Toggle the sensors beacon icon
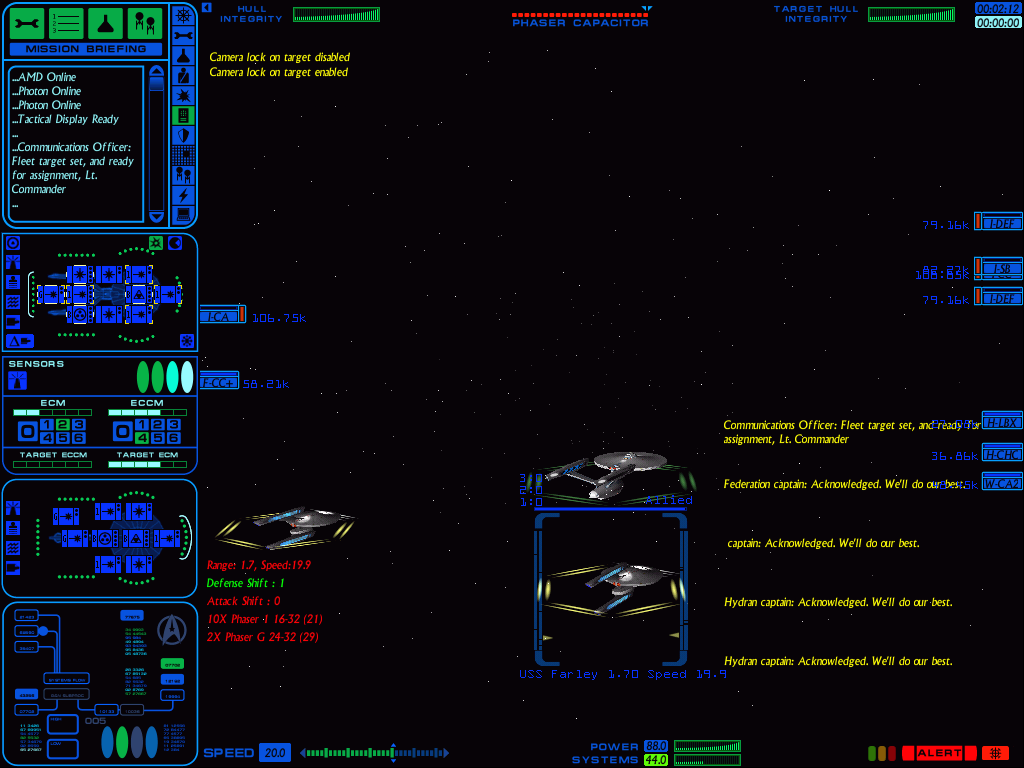 click(18, 380)
